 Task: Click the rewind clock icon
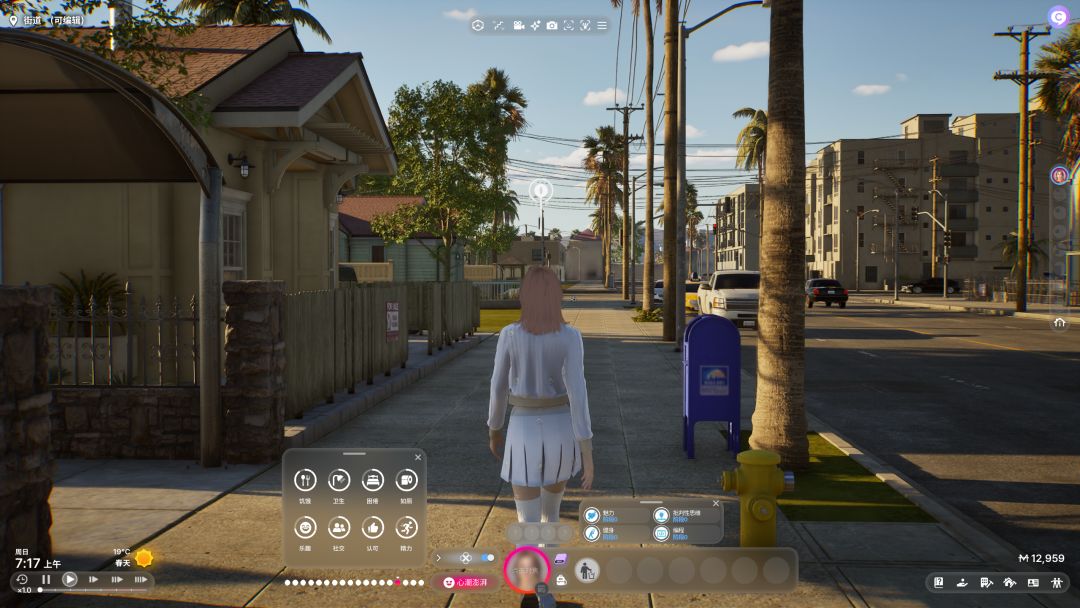[x=22, y=579]
